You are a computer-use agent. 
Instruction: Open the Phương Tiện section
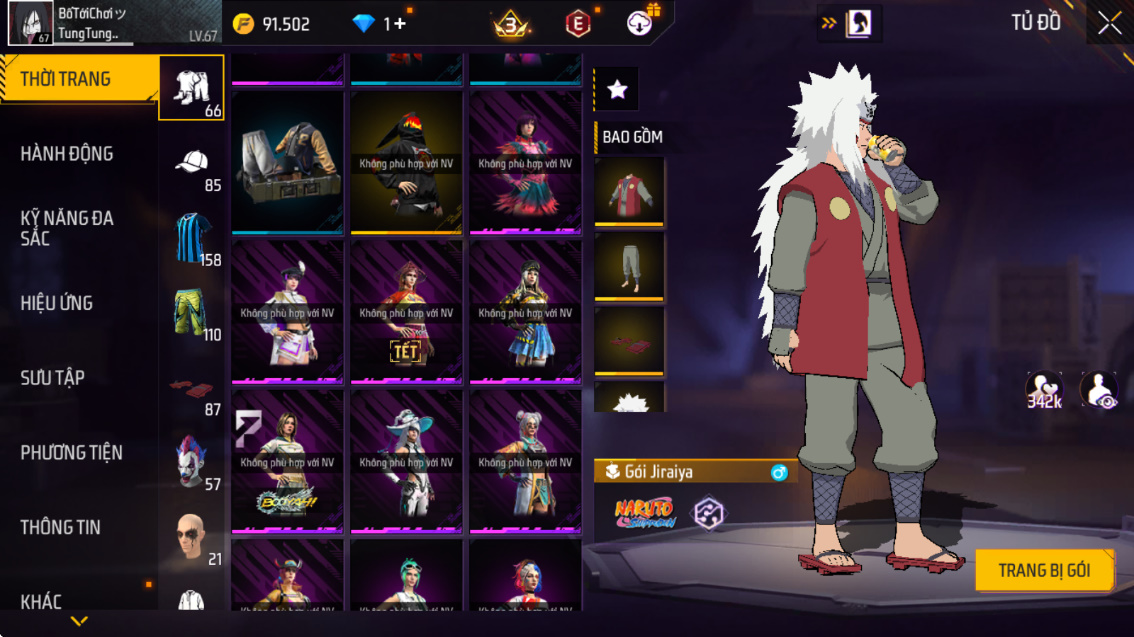(x=71, y=453)
